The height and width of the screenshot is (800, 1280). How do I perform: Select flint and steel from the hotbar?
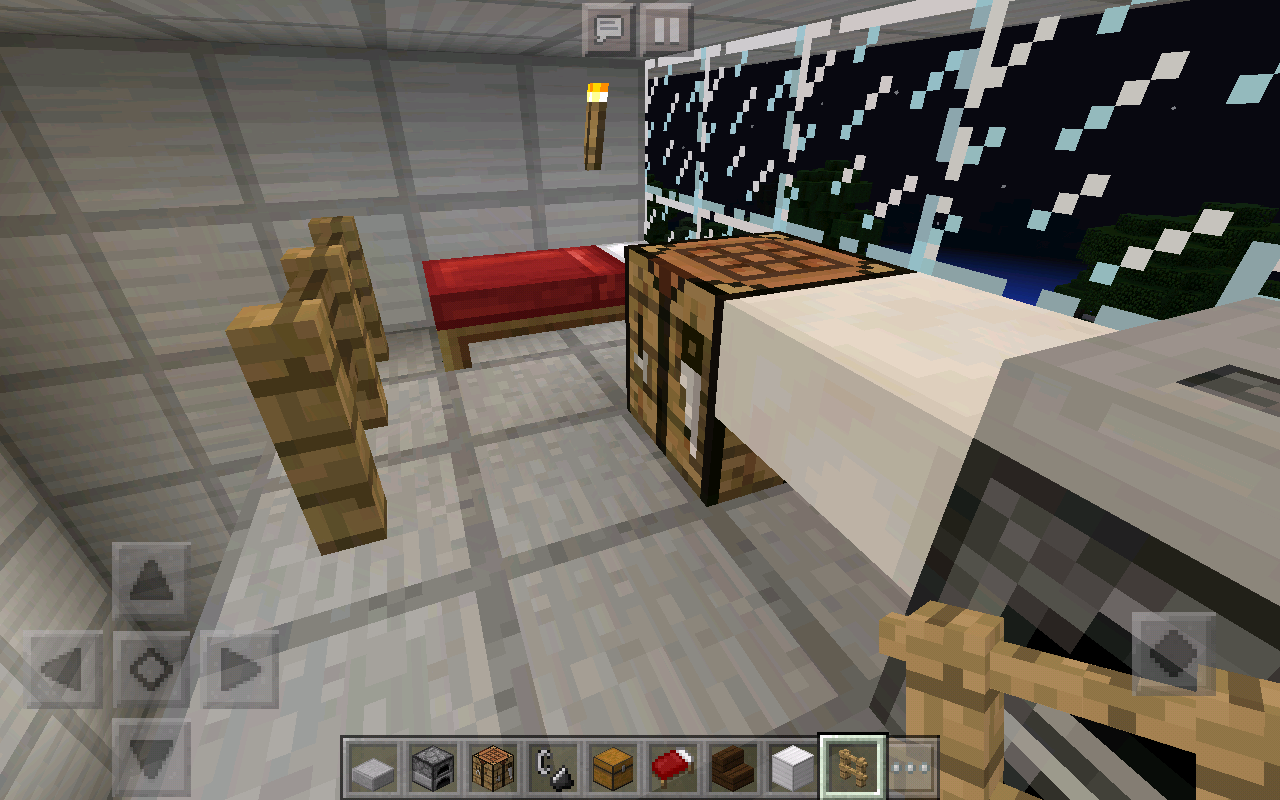(x=554, y=765)
